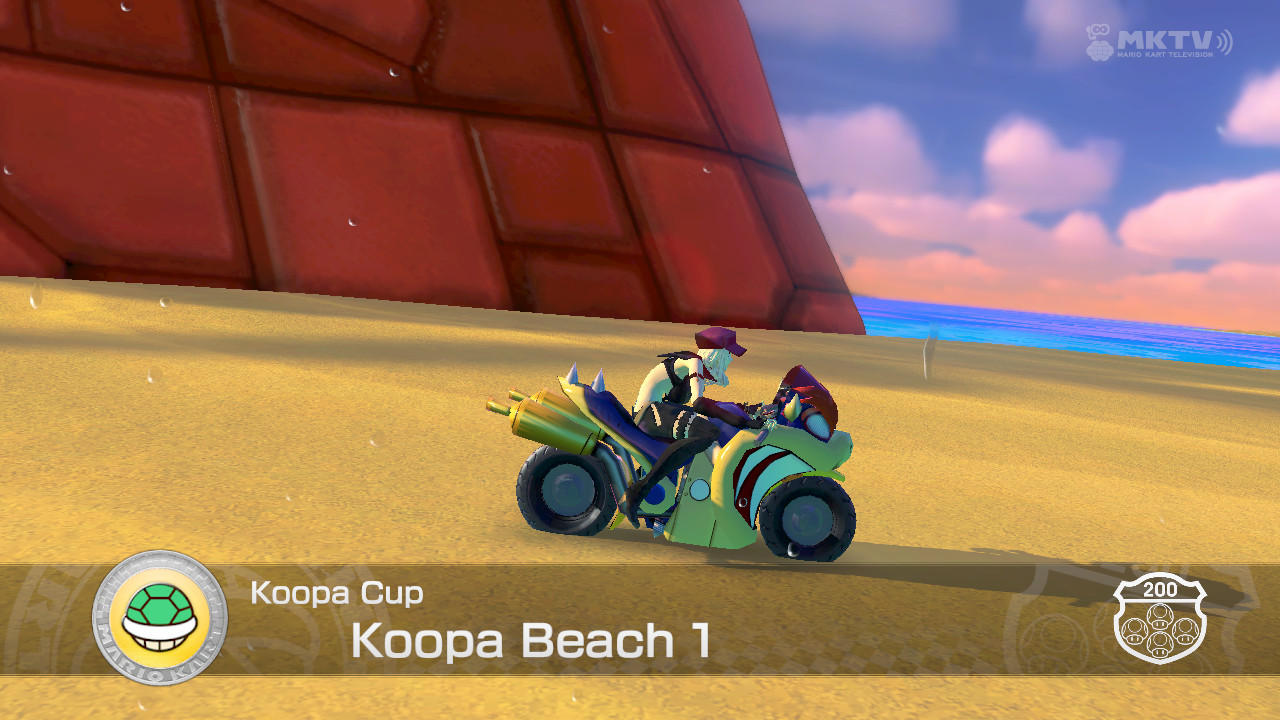Toggle the 200 label on the shield badge
This screenshot has height=720, width=1280.
[1160, 589]
